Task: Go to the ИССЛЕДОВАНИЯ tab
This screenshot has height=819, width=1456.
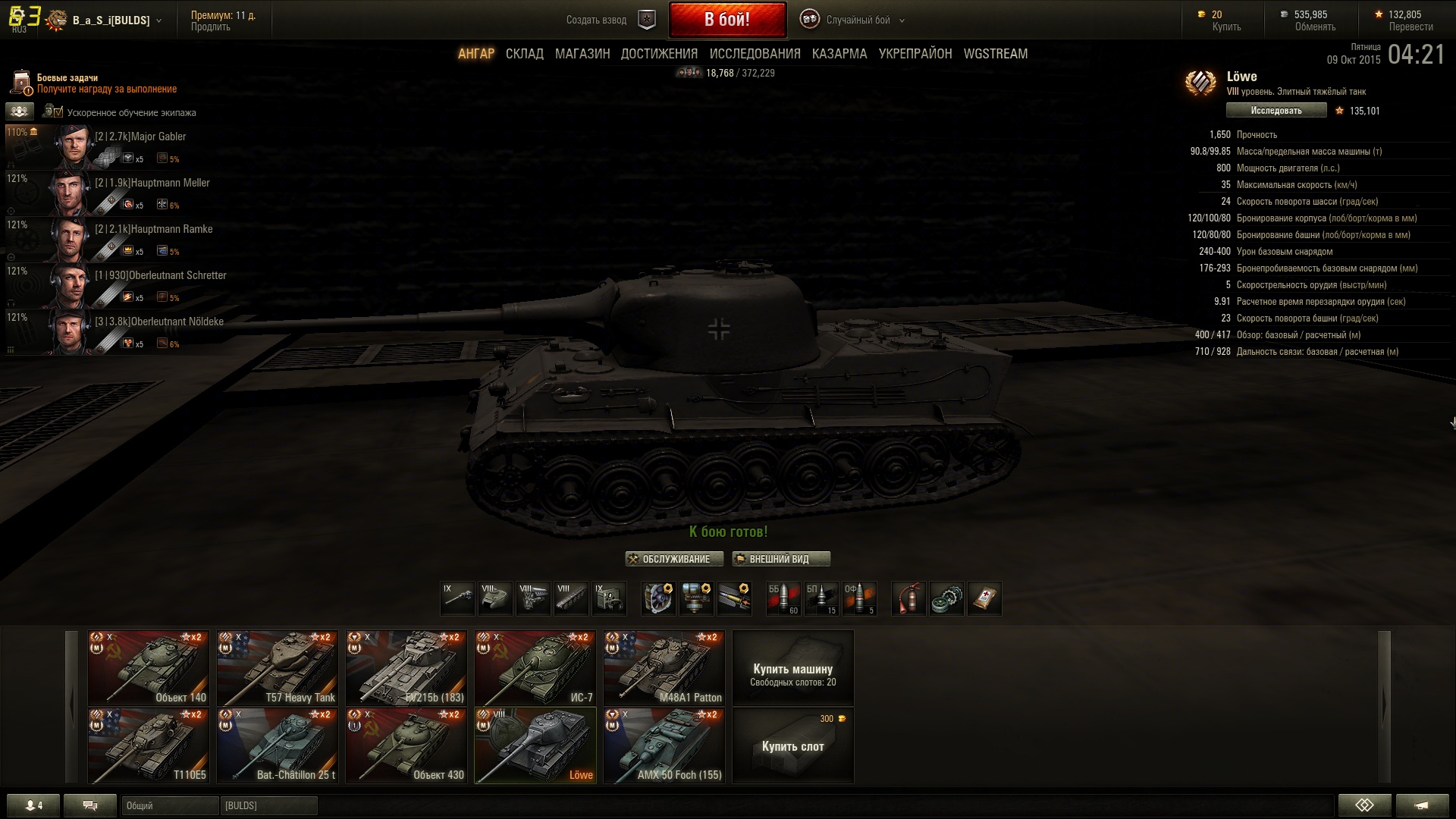Action: tap(755, 54)
